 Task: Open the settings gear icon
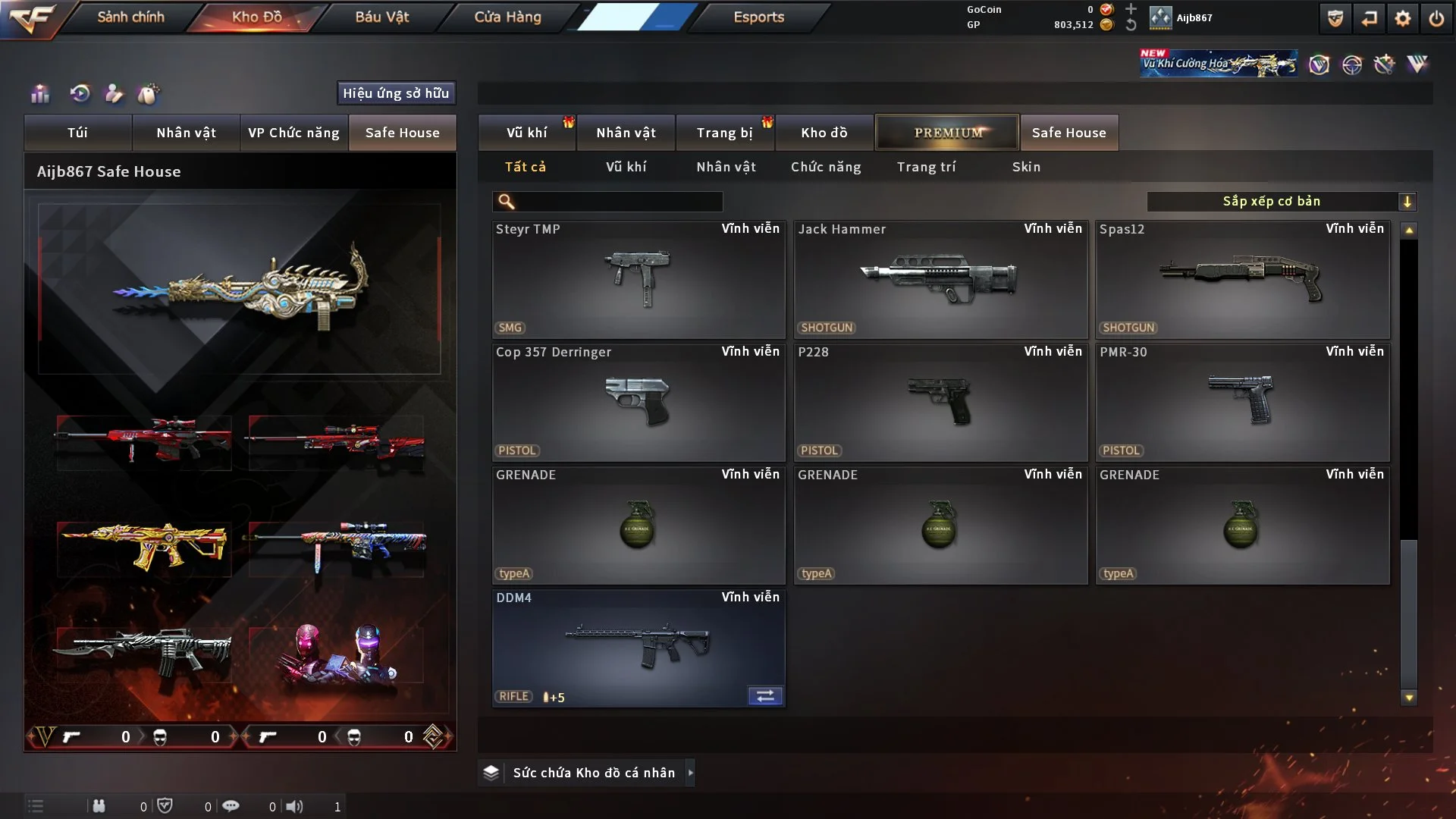(x=1402, y=18)
